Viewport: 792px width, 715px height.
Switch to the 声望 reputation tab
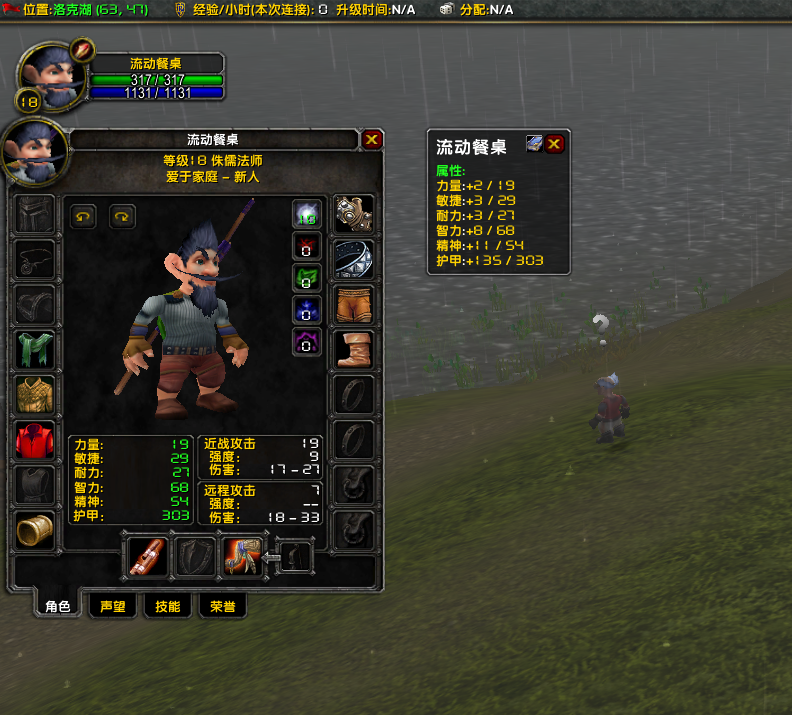[113, 606]
